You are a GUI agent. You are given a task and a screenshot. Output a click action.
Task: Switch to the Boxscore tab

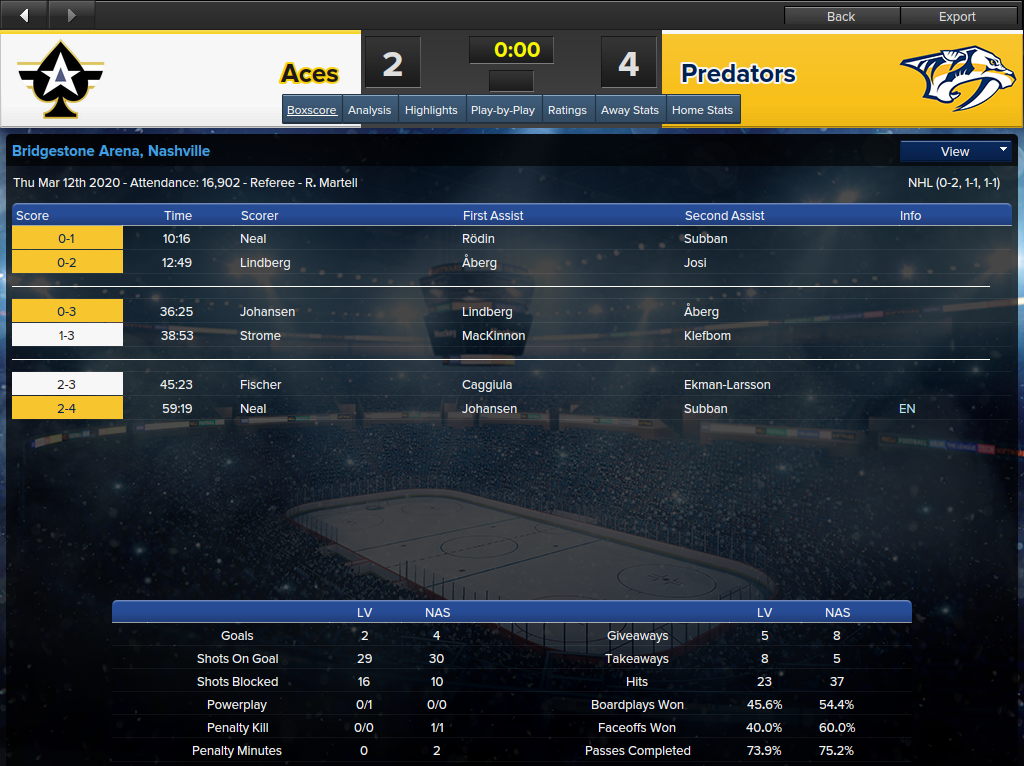click(312, 110)
